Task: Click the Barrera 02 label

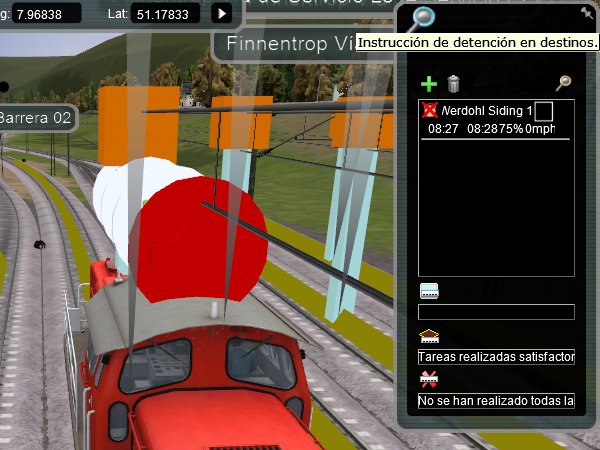Action: tap(37, 118)
